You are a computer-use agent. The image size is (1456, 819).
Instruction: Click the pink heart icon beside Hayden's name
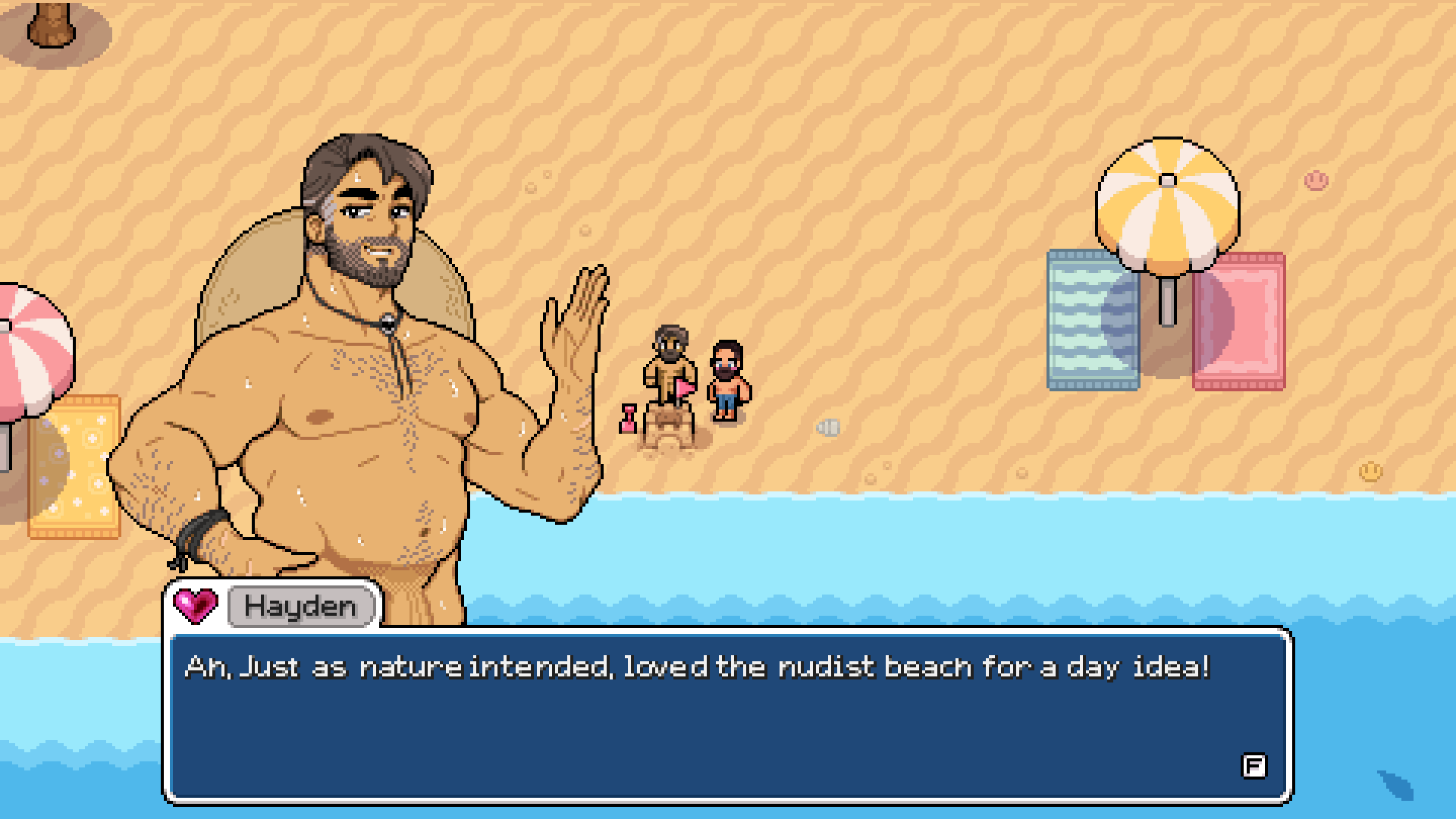coord(195,604)
